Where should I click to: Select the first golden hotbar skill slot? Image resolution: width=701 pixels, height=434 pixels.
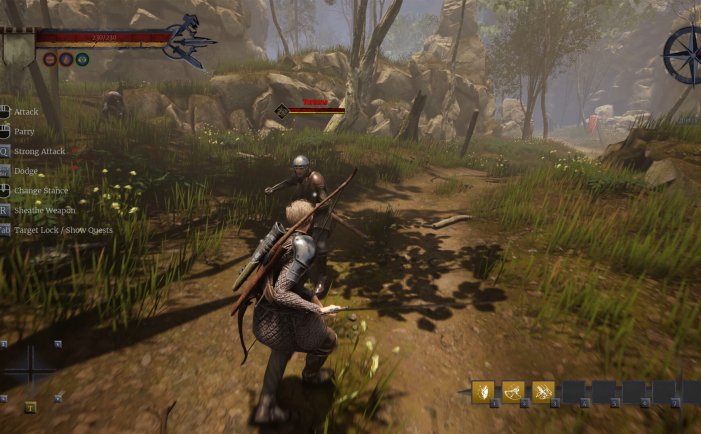point(483,391)
